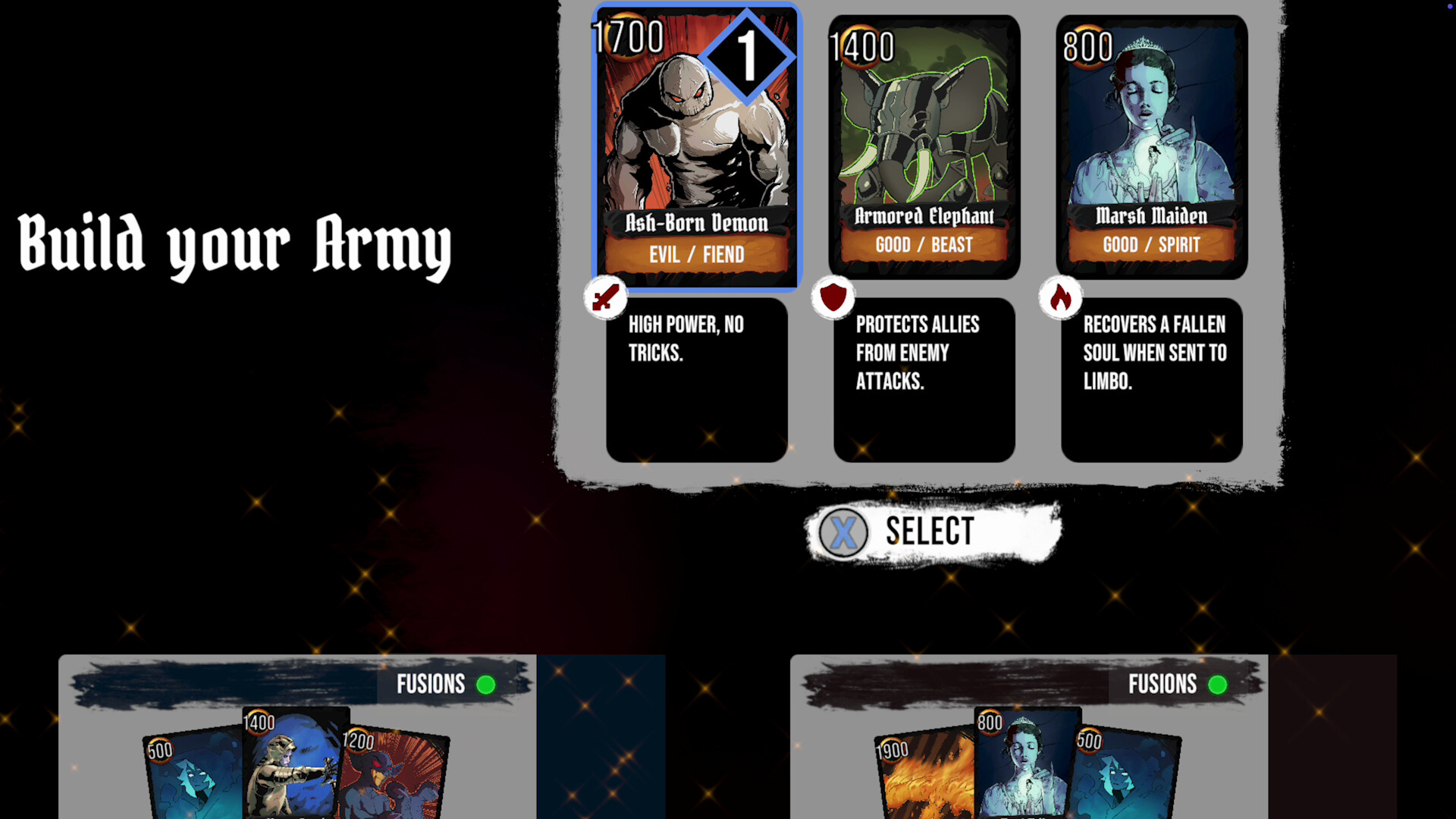Open the Protects Allies description box
This screenshot has height=819, width=1456.
[924, 379]
